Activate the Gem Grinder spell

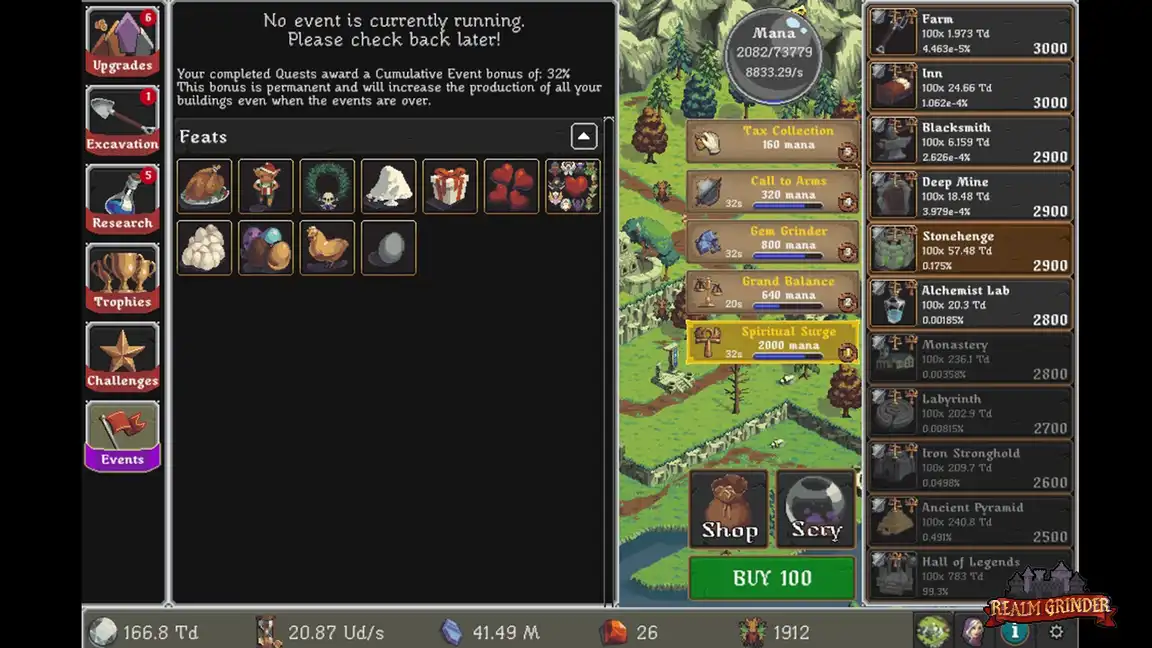[x=772, y=242]
